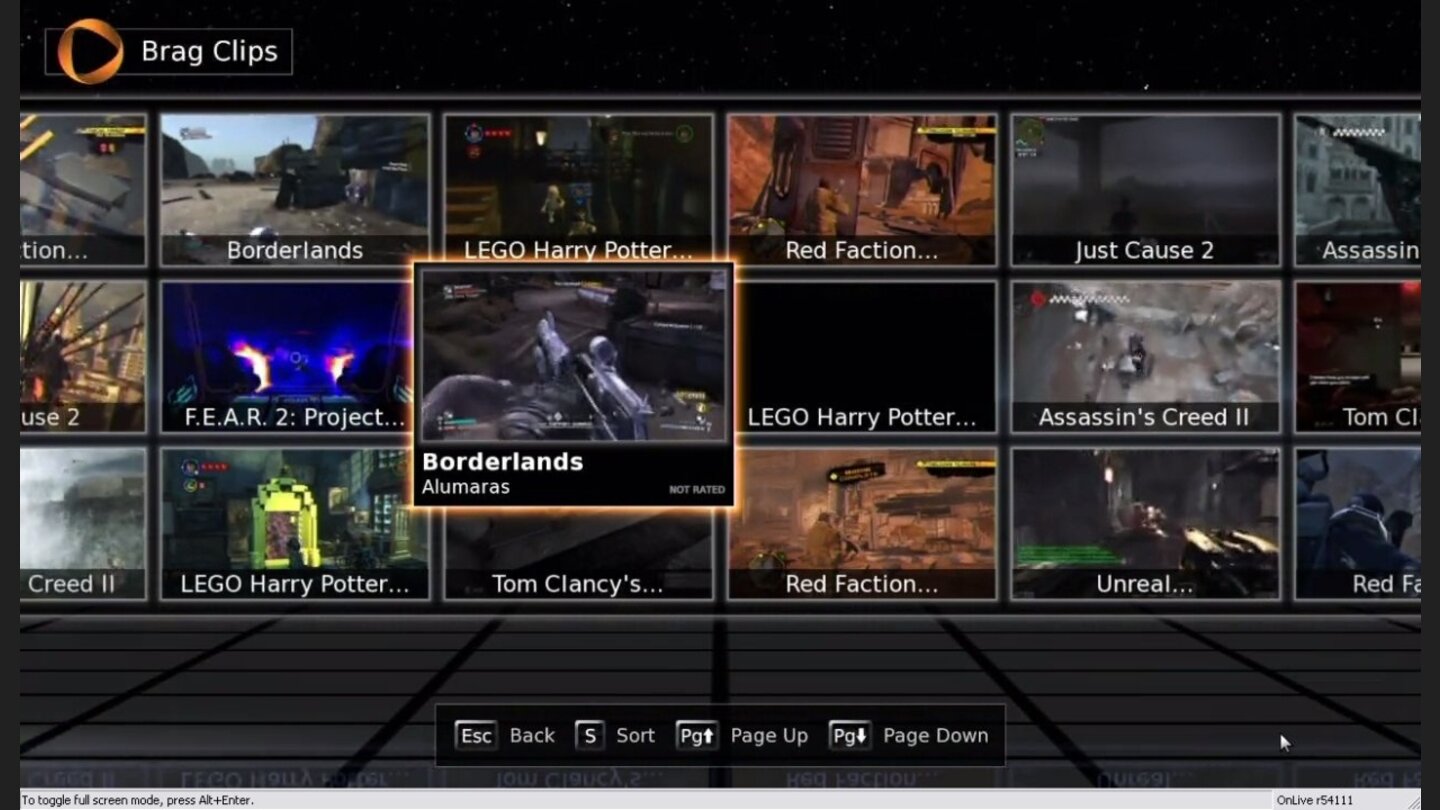This screenshot has height=810, width=1440.
Task: Click the NOT RATED label on Borderlands clip
Action: [697, 487]
